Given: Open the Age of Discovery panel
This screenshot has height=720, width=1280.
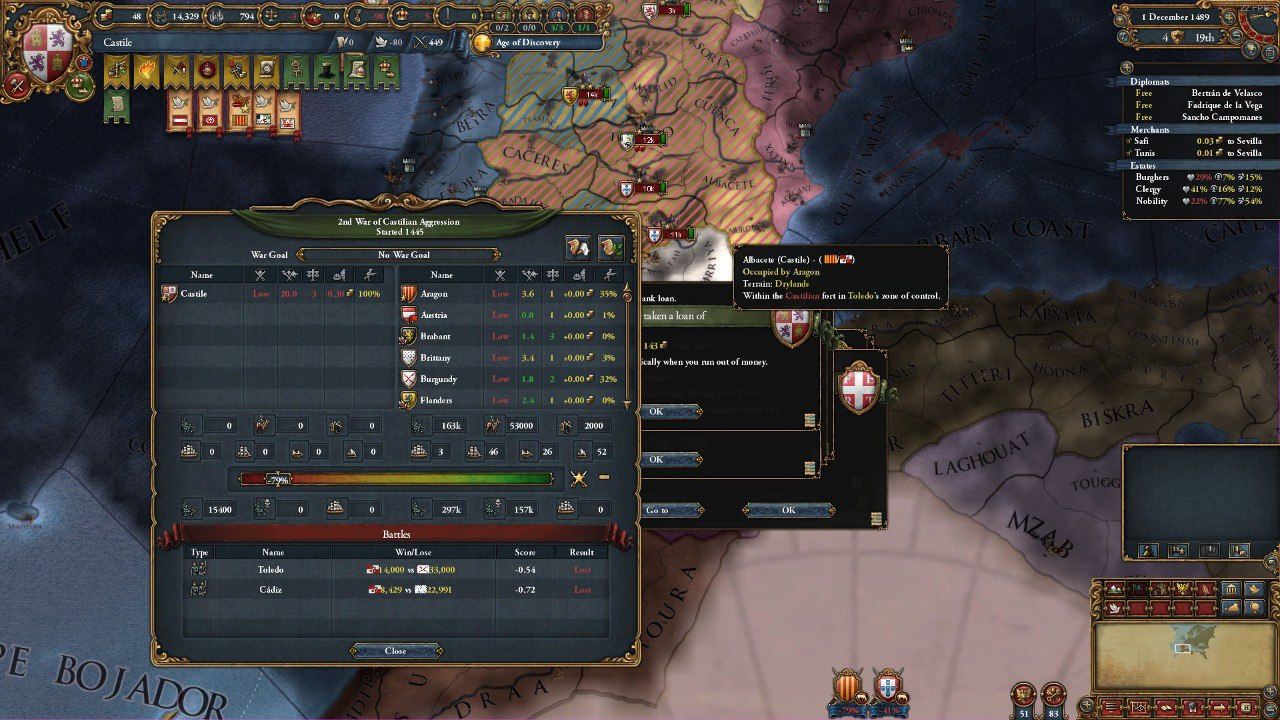Looking at the screenshot, I should coord(530,42).
